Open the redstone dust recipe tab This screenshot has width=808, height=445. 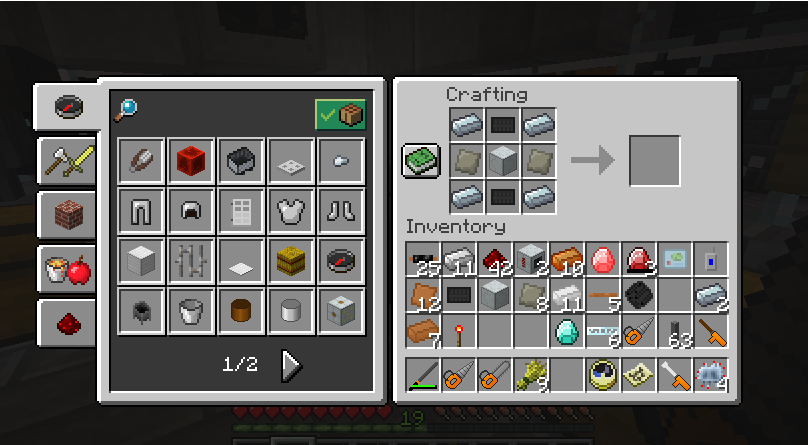coord(67,321)
